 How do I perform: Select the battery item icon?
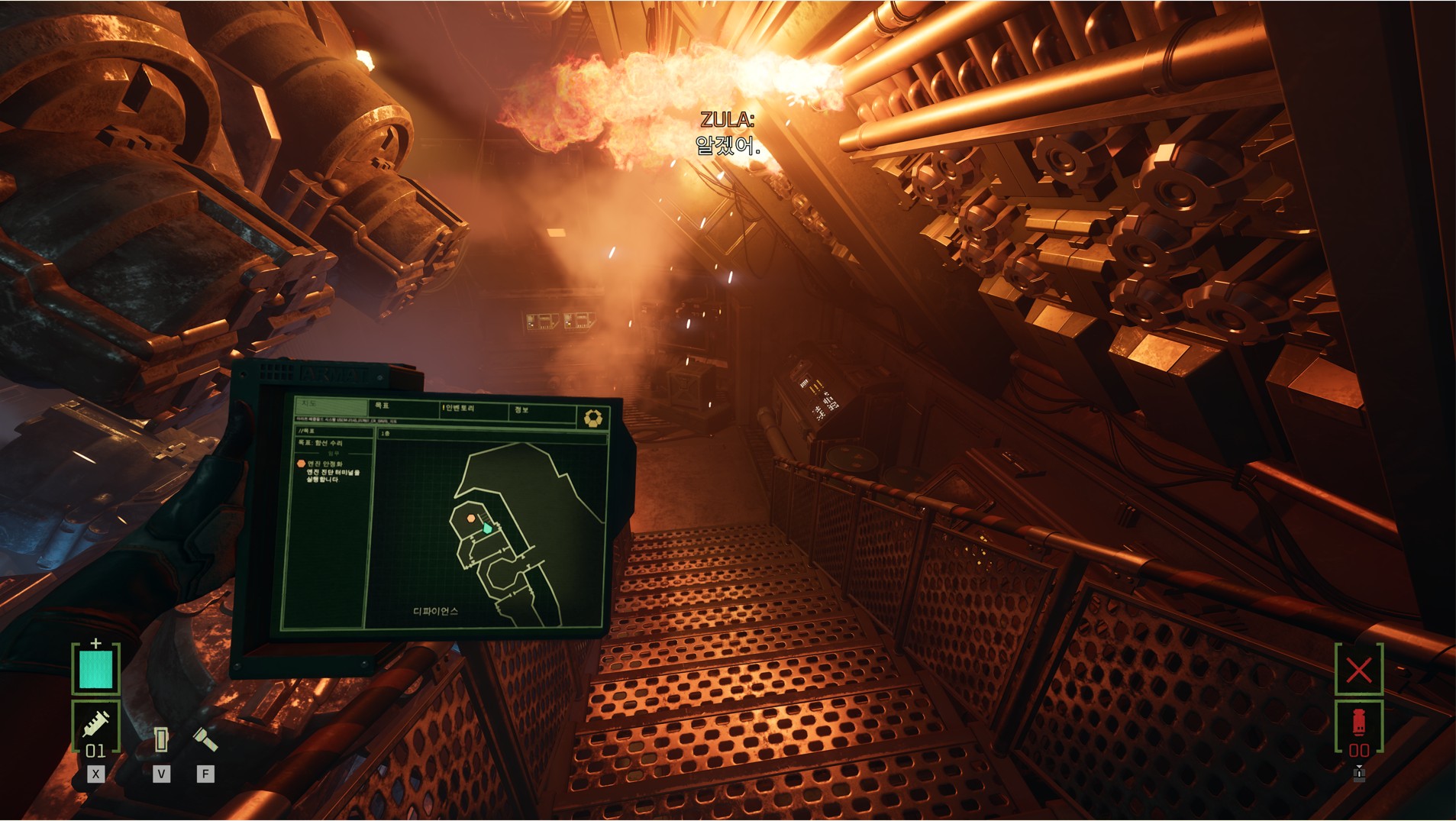coord(160,739)
